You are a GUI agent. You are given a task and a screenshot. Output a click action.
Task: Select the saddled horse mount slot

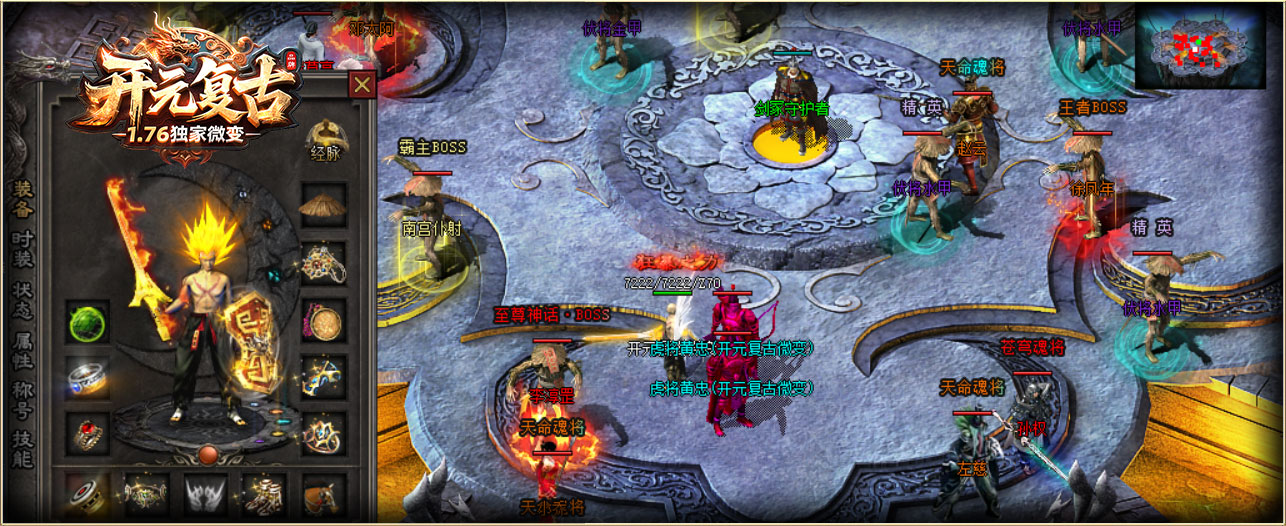[323, 494]
